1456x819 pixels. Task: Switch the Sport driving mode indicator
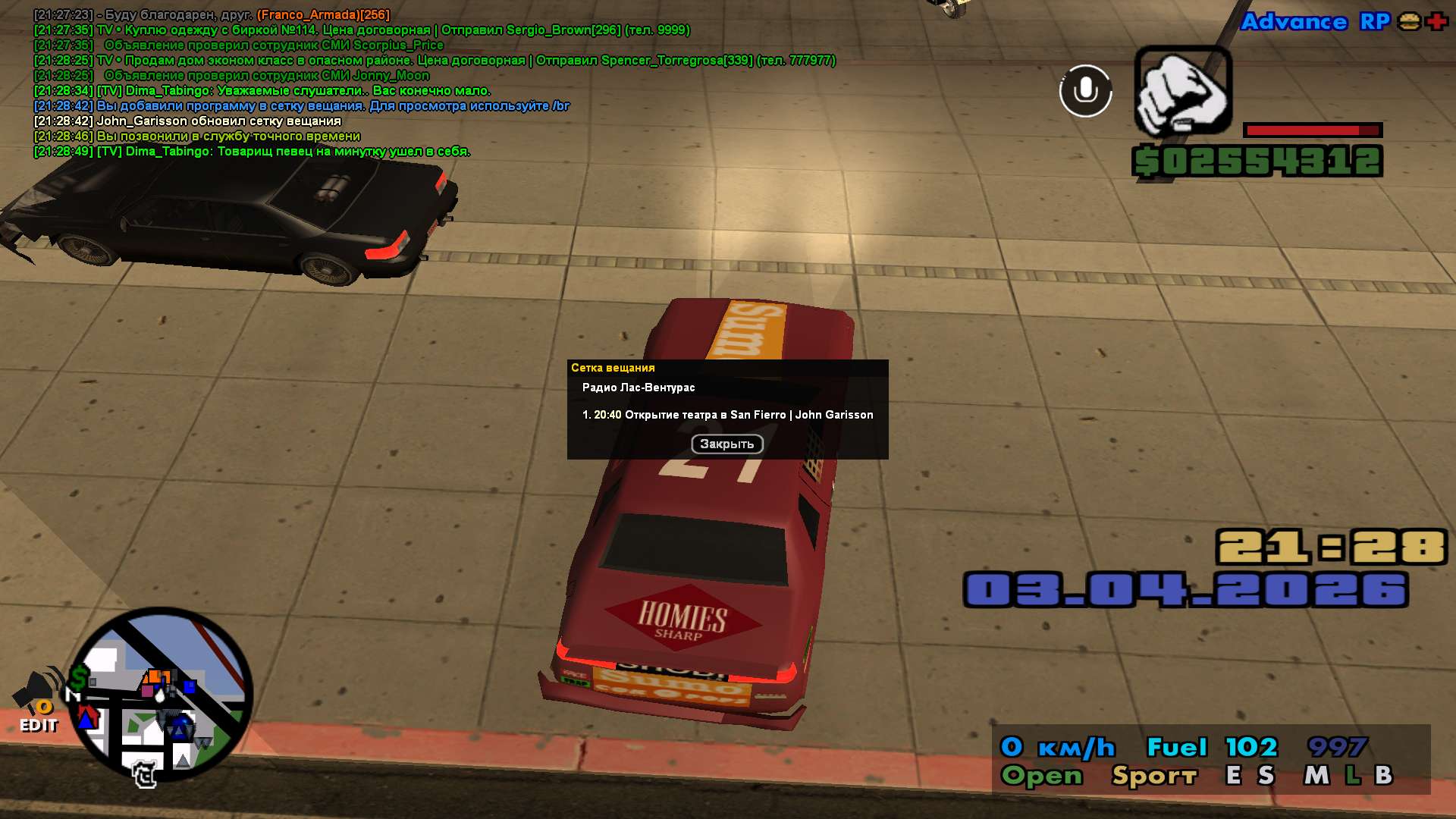1153,776
